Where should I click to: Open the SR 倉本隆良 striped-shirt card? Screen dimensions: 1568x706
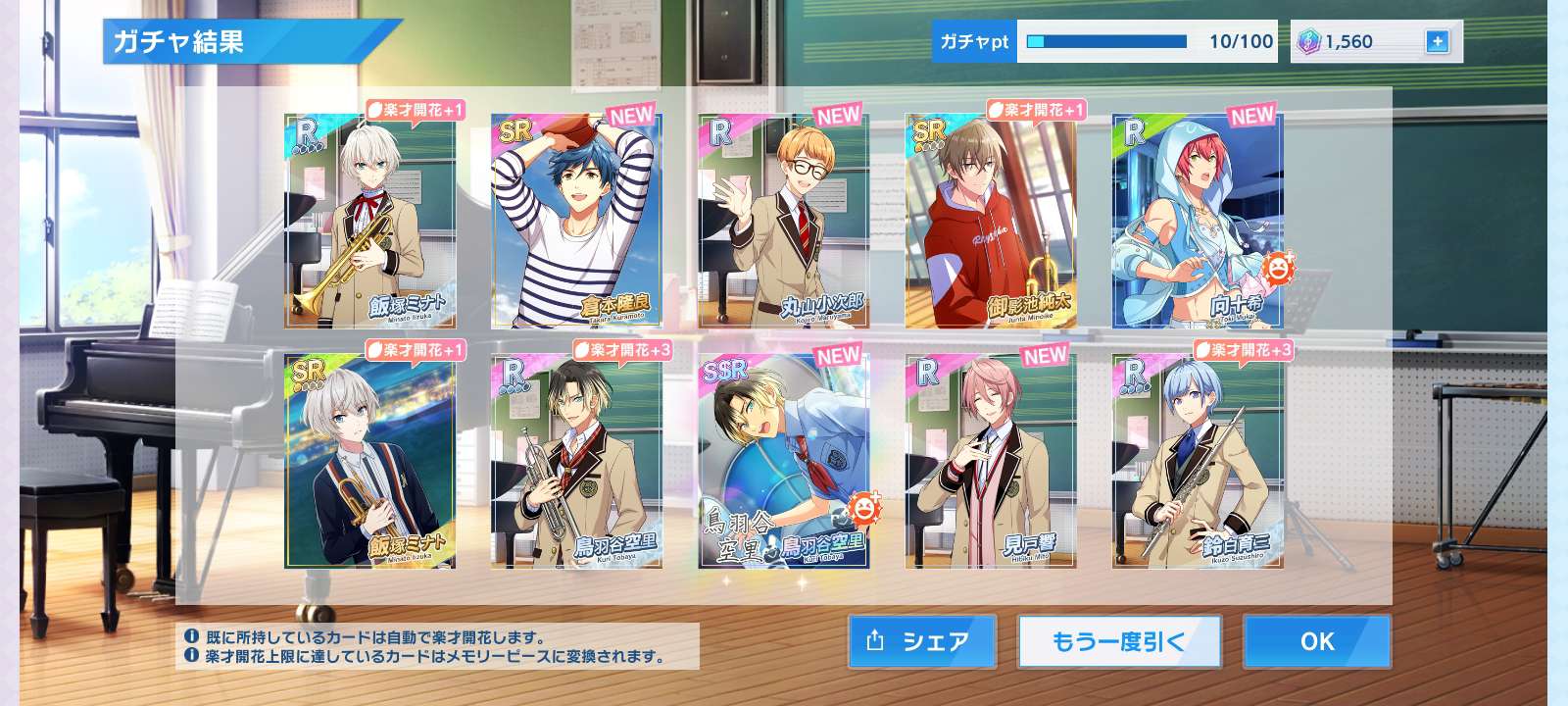coord(576,221)
